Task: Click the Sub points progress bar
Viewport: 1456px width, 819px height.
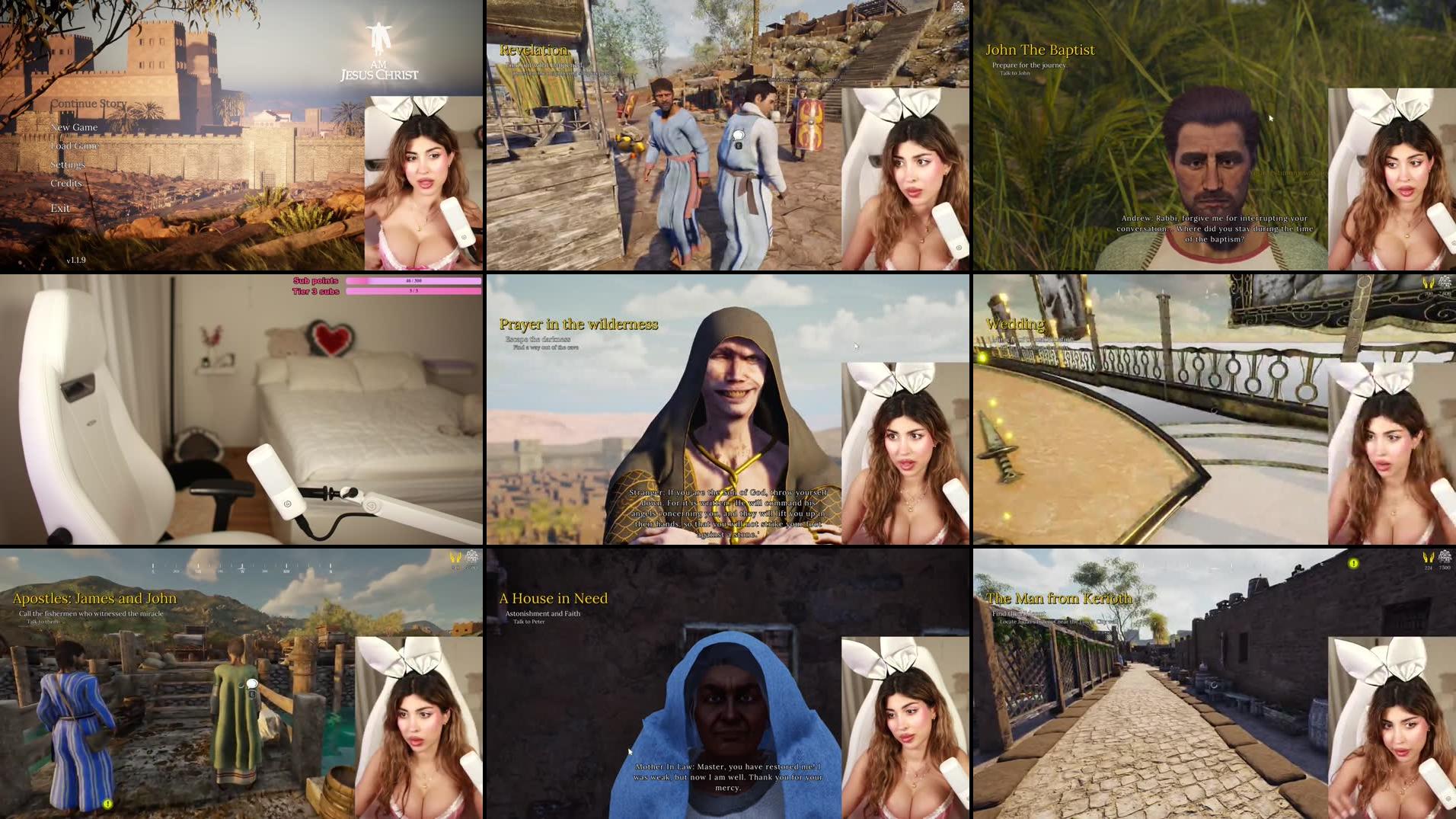Action: (413, 281)
